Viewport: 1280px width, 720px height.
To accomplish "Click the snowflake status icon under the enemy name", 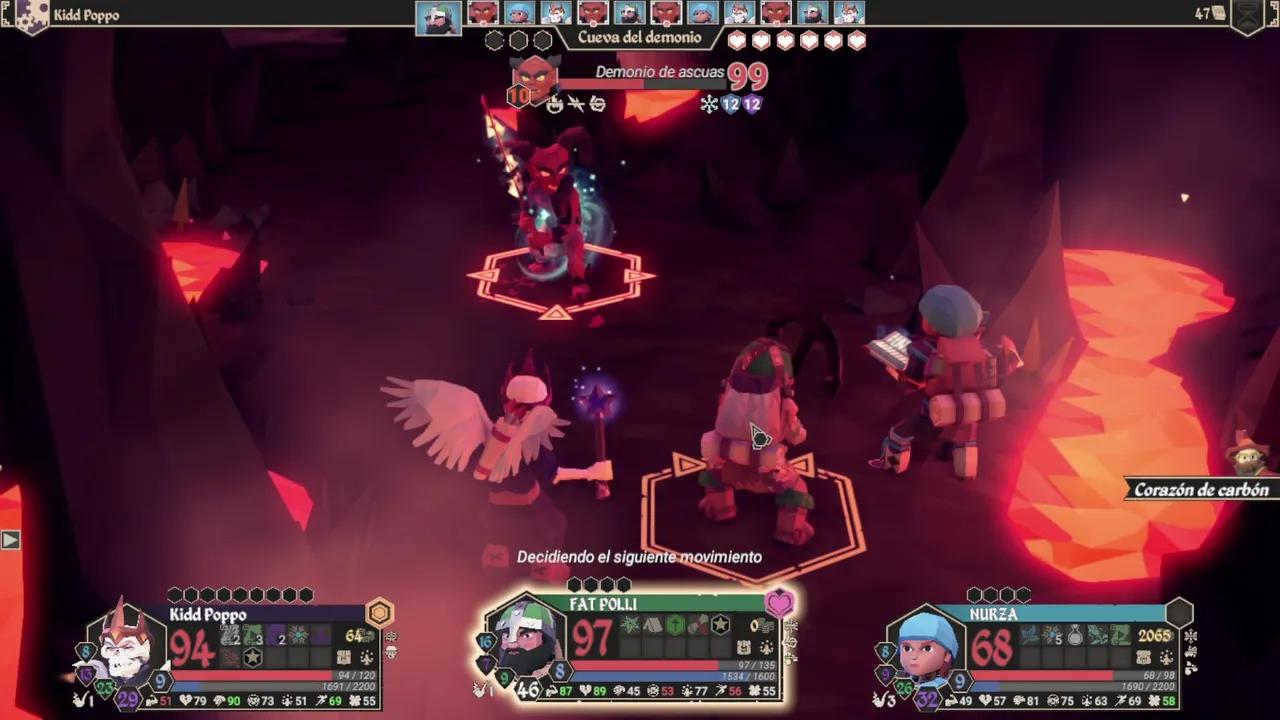I will [x=709, y=104].
